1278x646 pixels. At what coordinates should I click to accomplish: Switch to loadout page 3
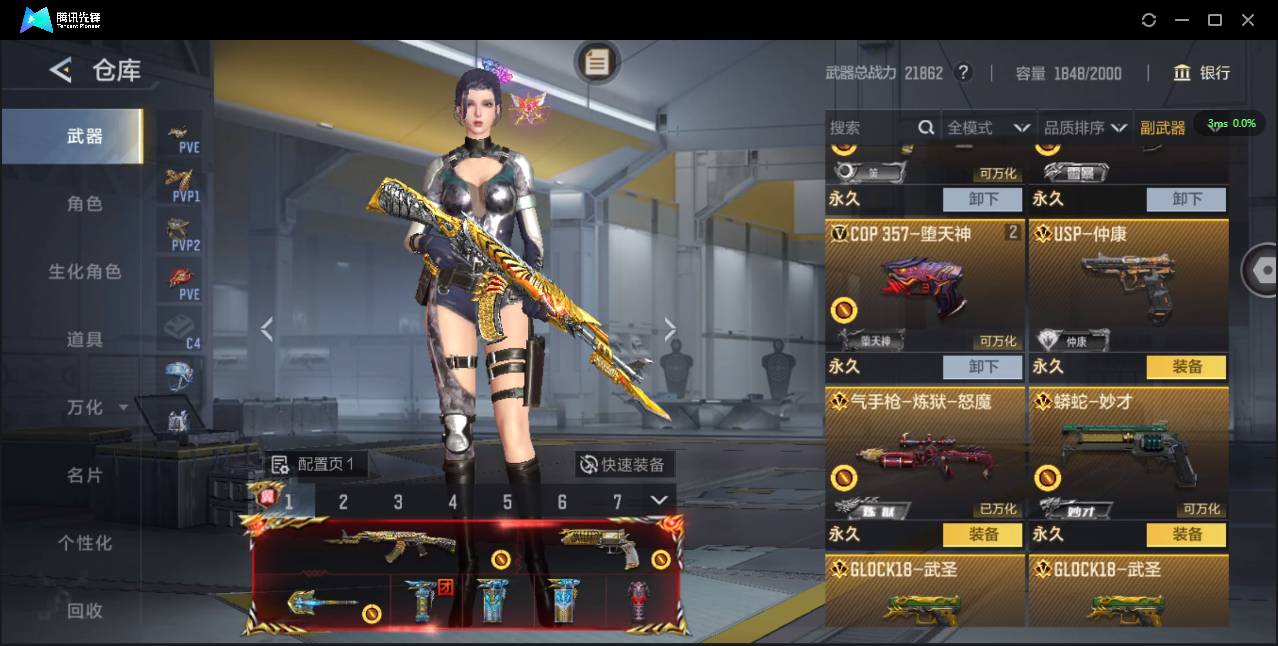(398, 502)
